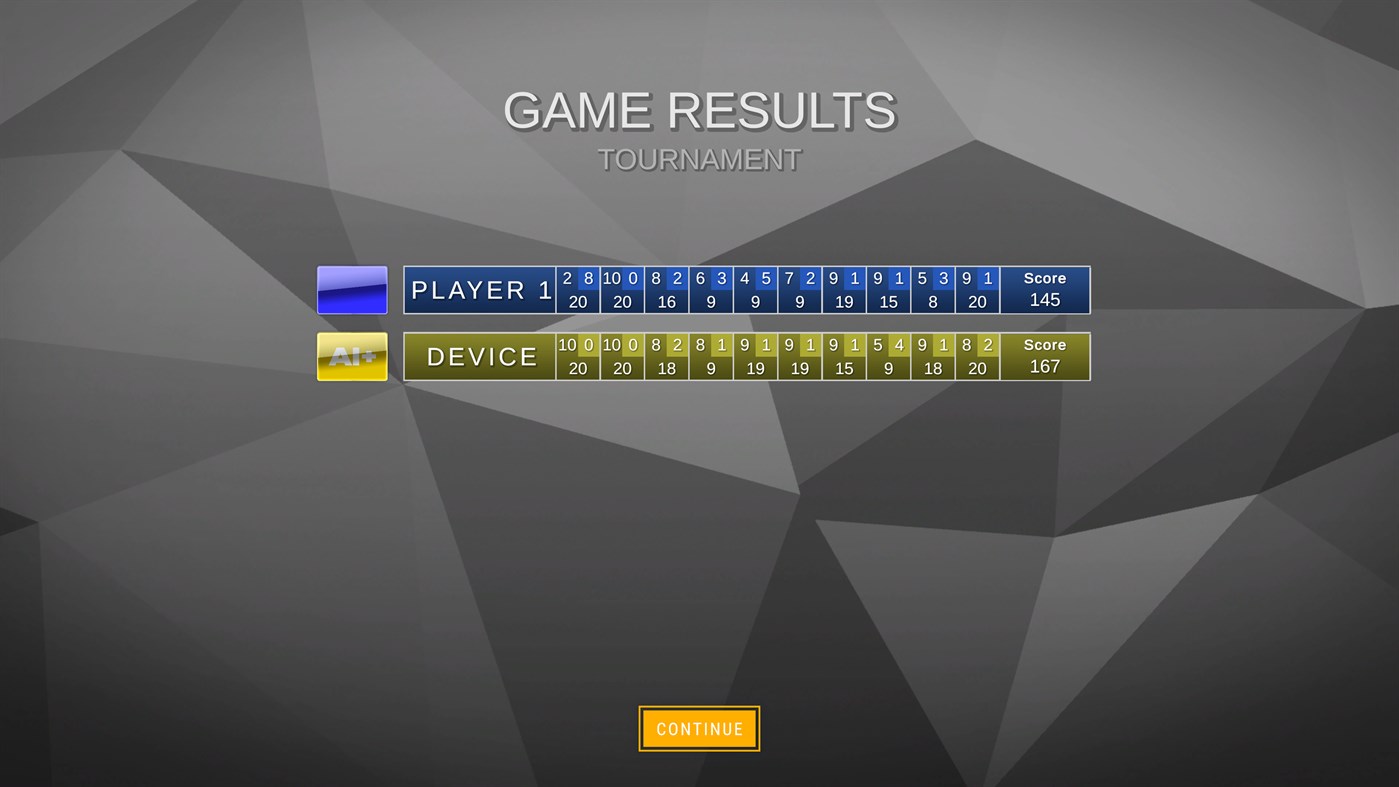Click the yellow AI+ avatar icon
Image resolution: width=1399 pixels, height=787 pixels.
pyautogui.click(x=352, y=356)
